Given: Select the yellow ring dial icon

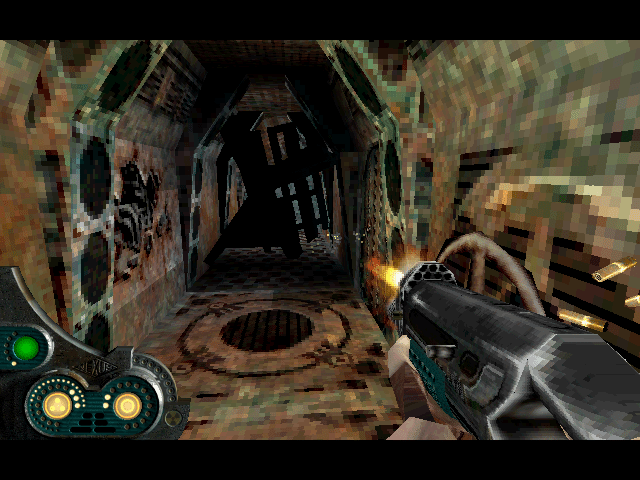Looking at the screenshot, I should [x=126, y=405].
